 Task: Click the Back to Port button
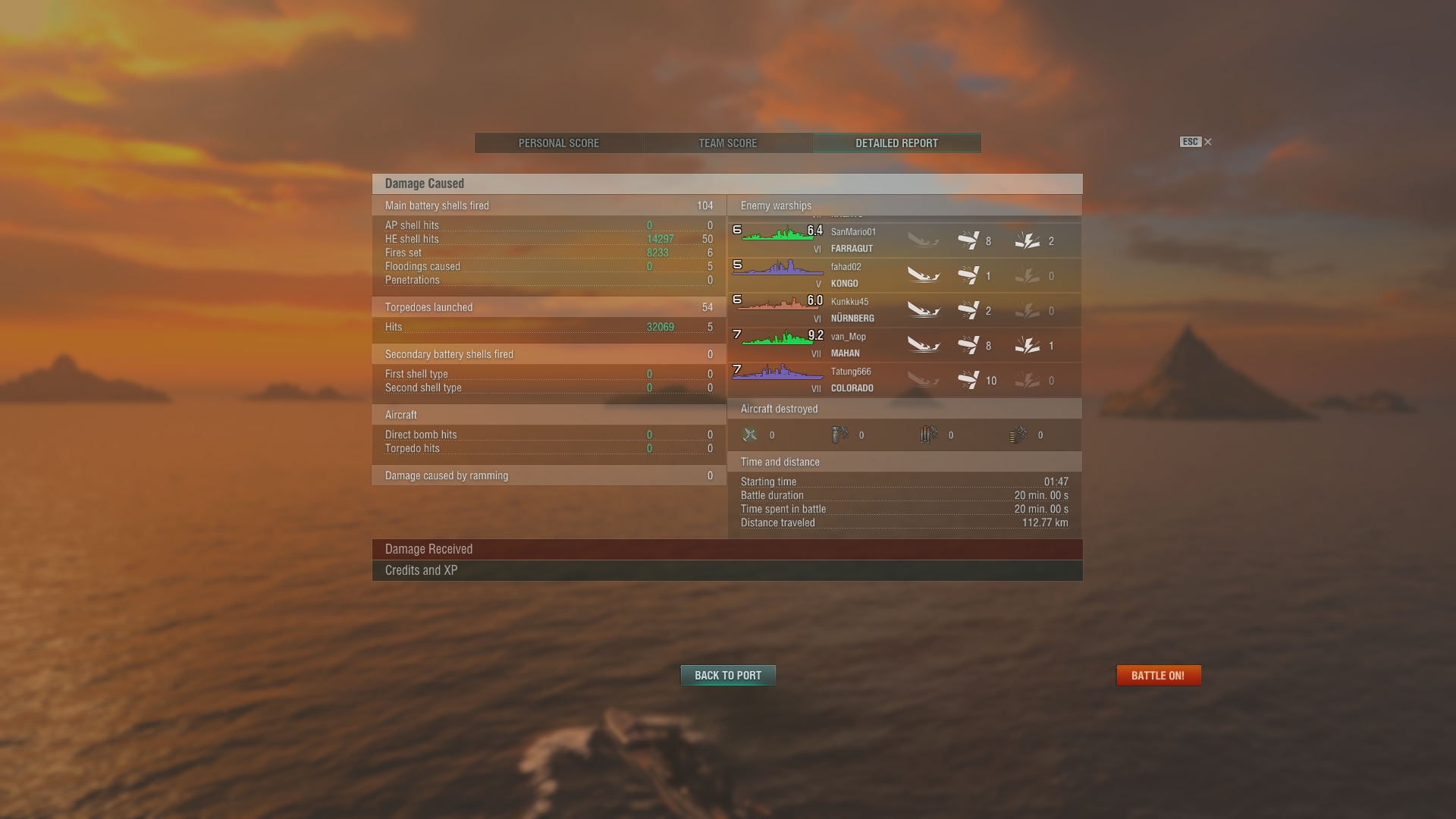728,676
